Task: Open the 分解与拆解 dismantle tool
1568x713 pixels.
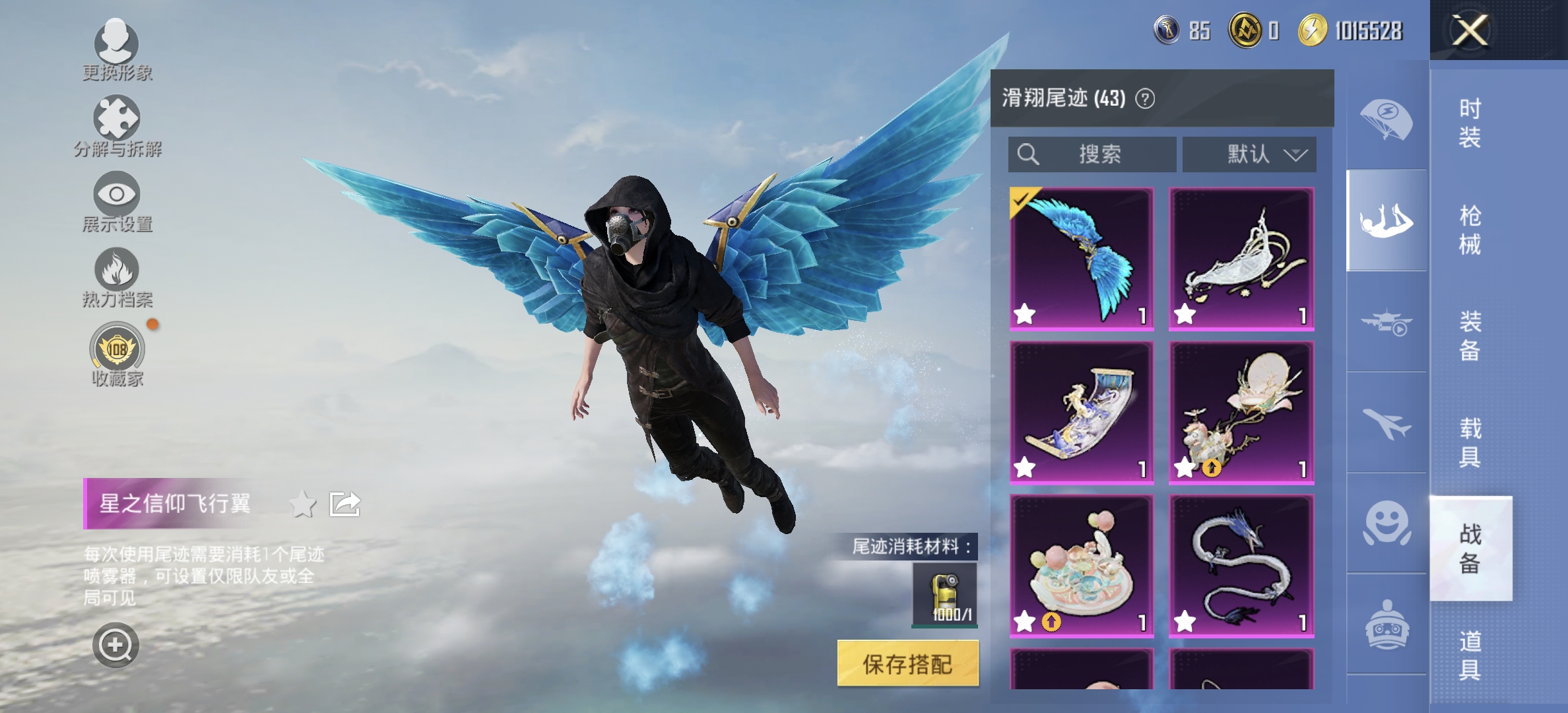Action: pos(116,120)
